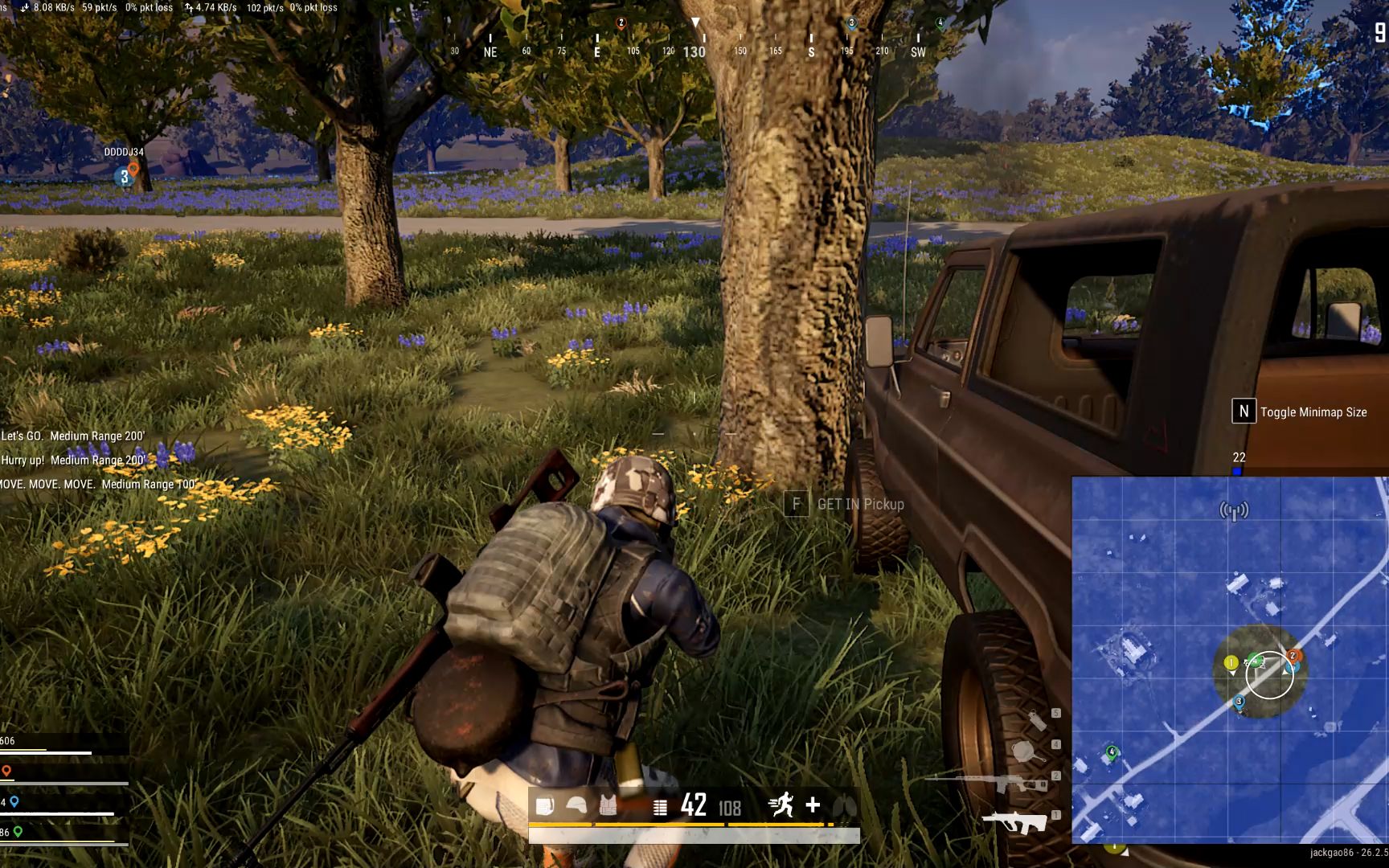This screenshot has height=868, width=1389.
Task: Click the DDDDJ34 teammate marker
Action: 125,176
